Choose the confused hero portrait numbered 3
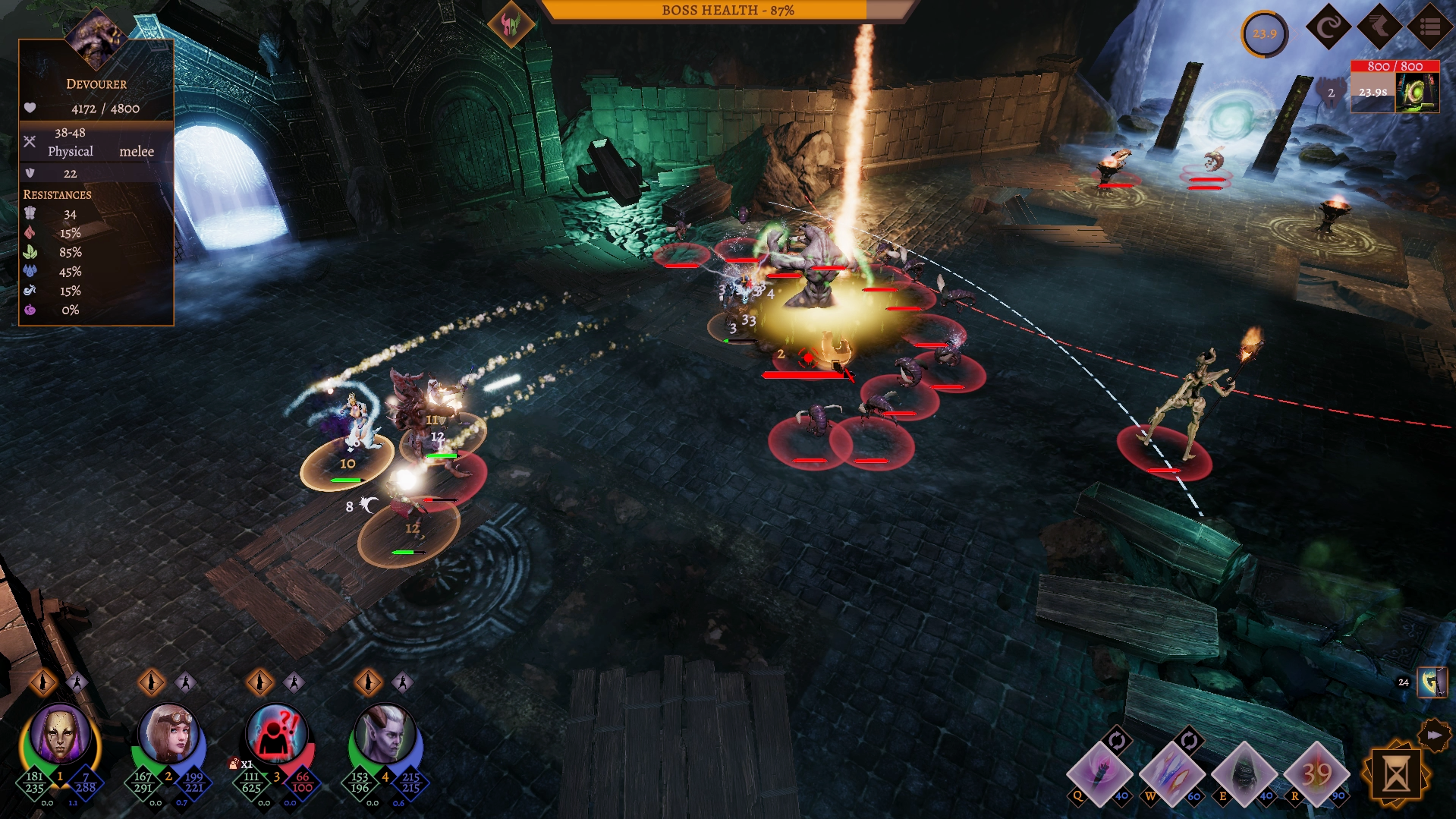Viewport: 1456px width, 819px height. (277, 734)
